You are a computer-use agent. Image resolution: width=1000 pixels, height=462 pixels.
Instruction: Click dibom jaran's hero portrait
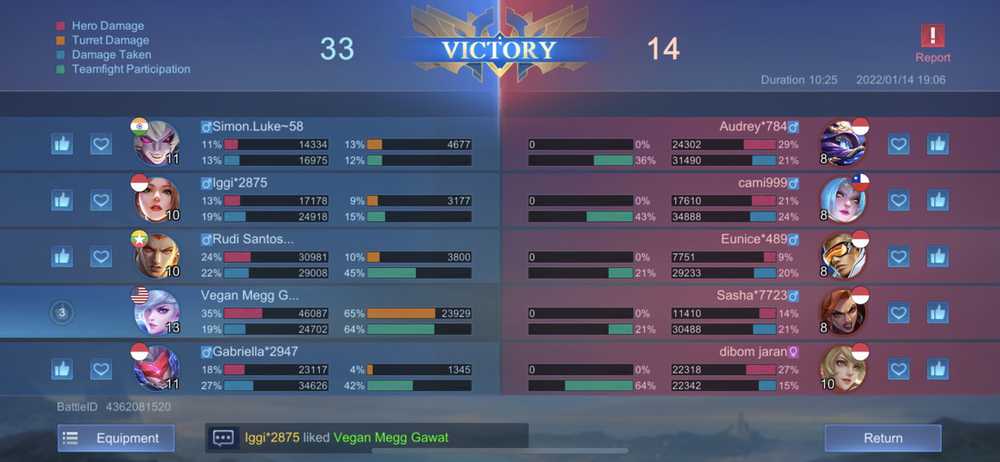point(842,368)
